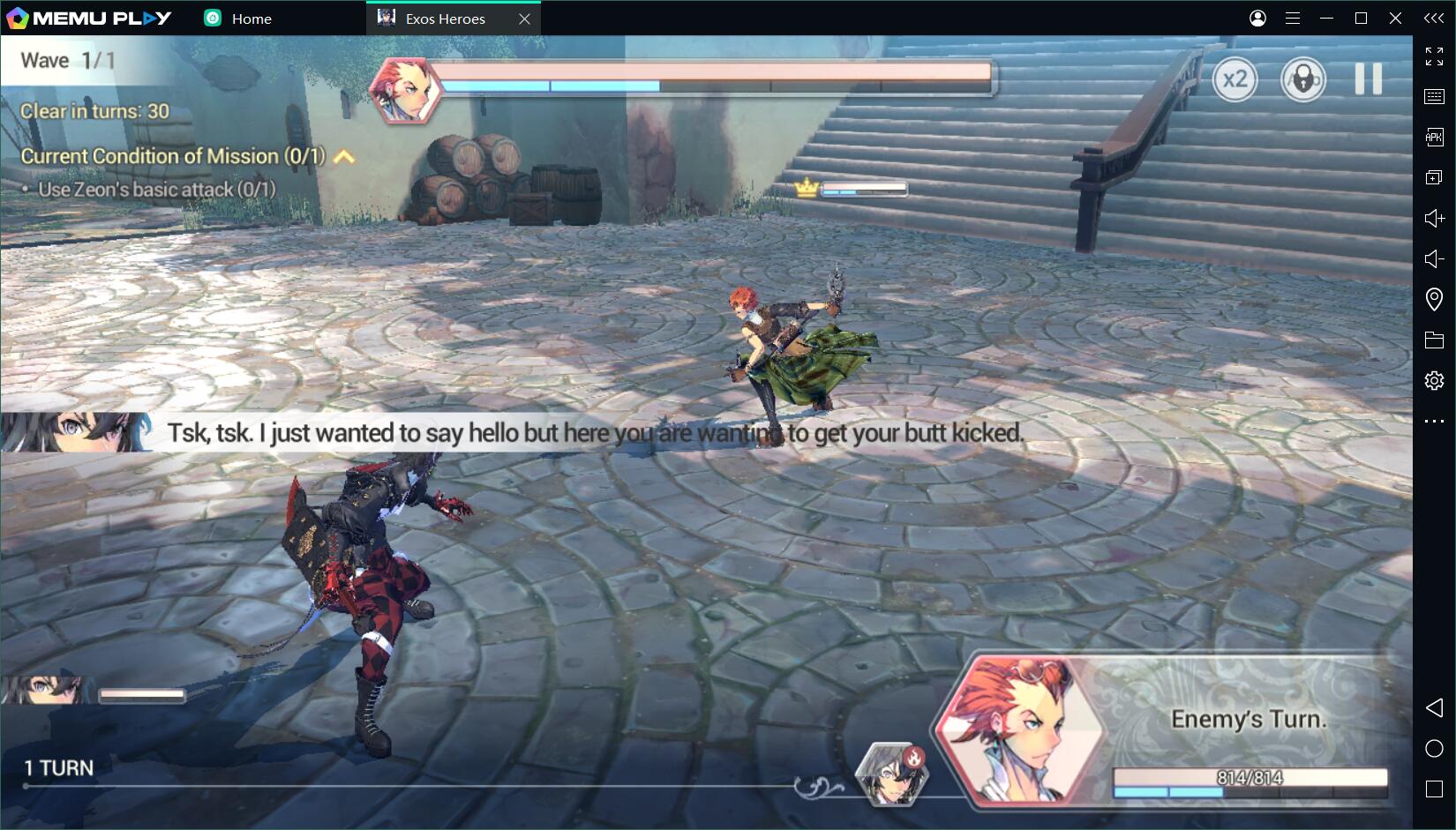Pause the battle

(x=1368, y=79)
